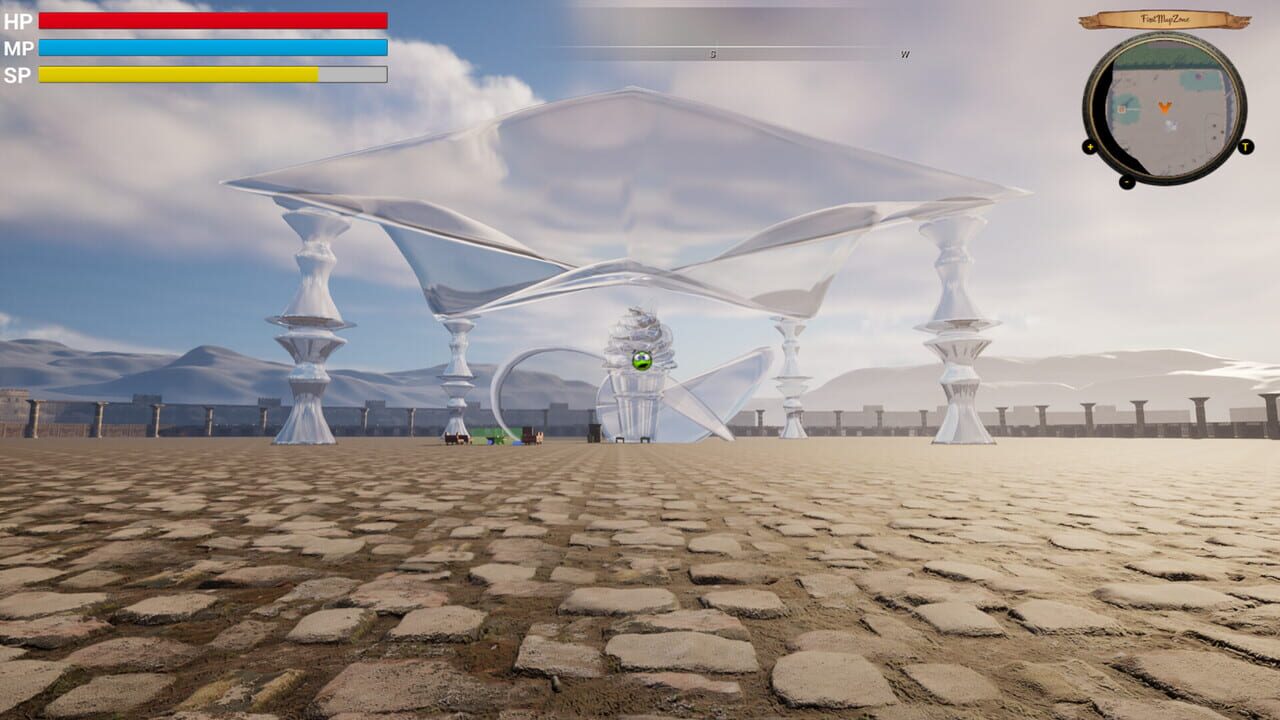Select the orange player arrow on the minimap
The height and width of the screenshot is (720, 1280).
[1164, 107]
